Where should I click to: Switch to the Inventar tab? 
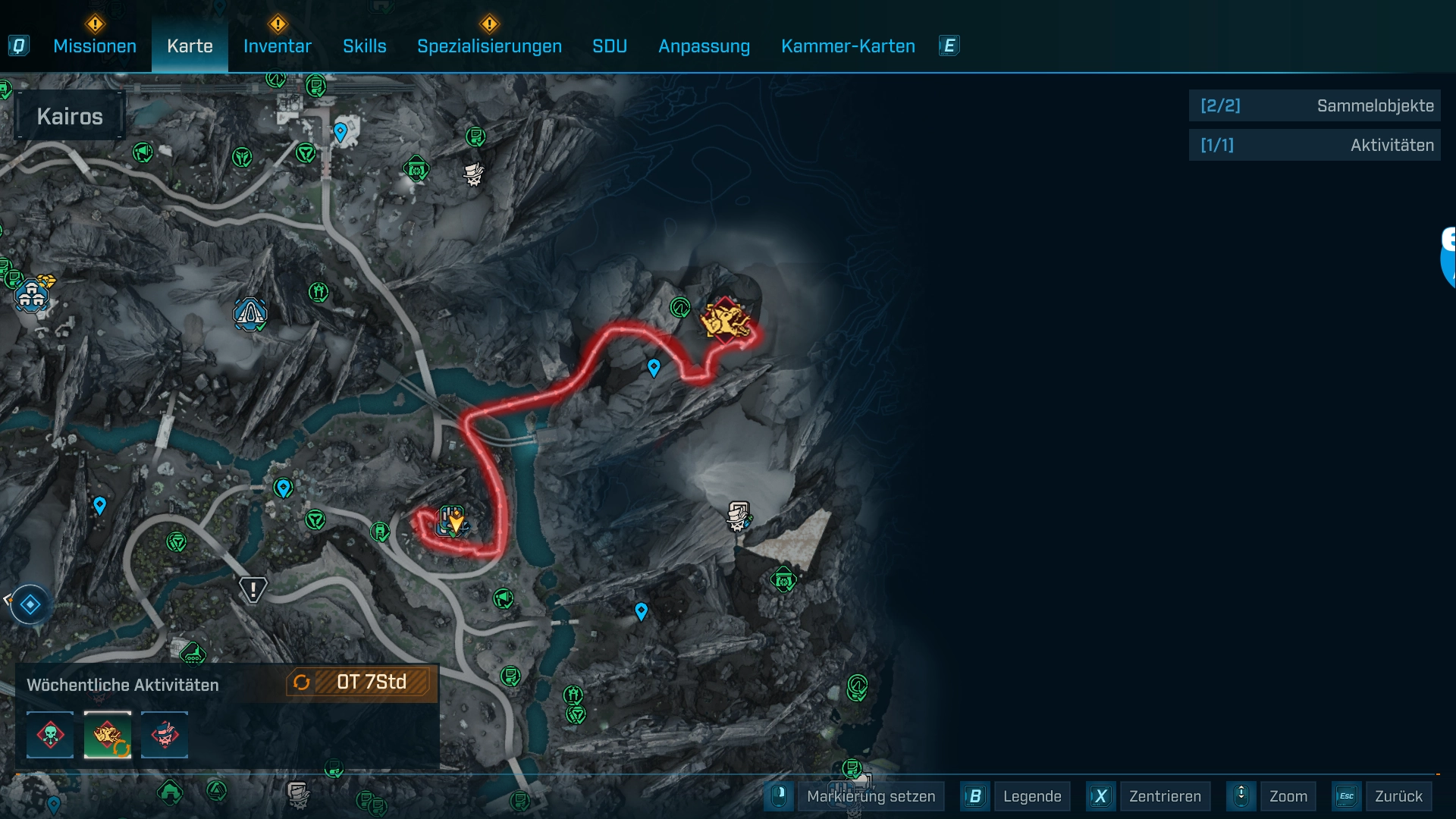coord(277,46)
